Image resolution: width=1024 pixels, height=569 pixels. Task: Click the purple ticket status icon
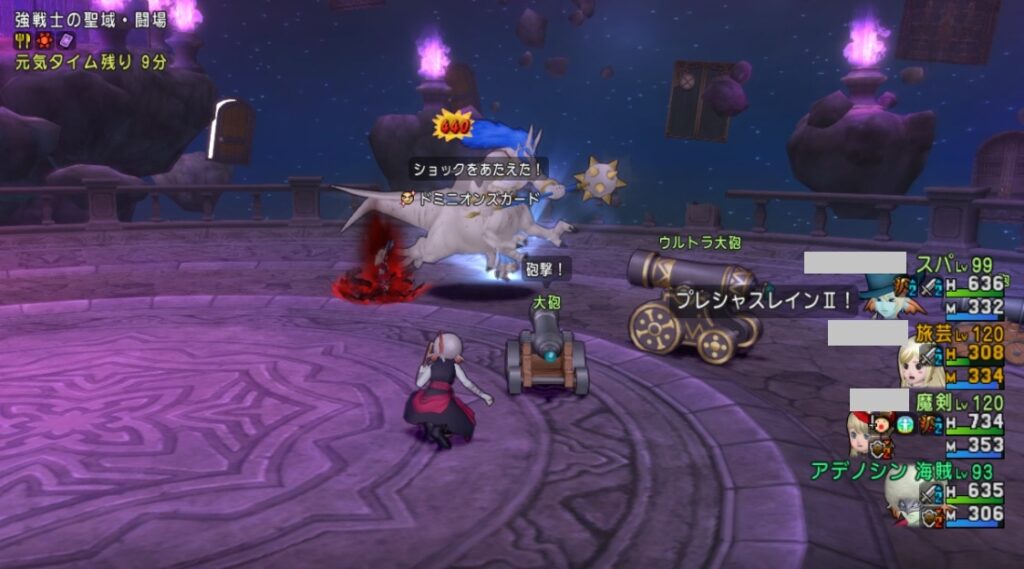(x=67, y=41)
